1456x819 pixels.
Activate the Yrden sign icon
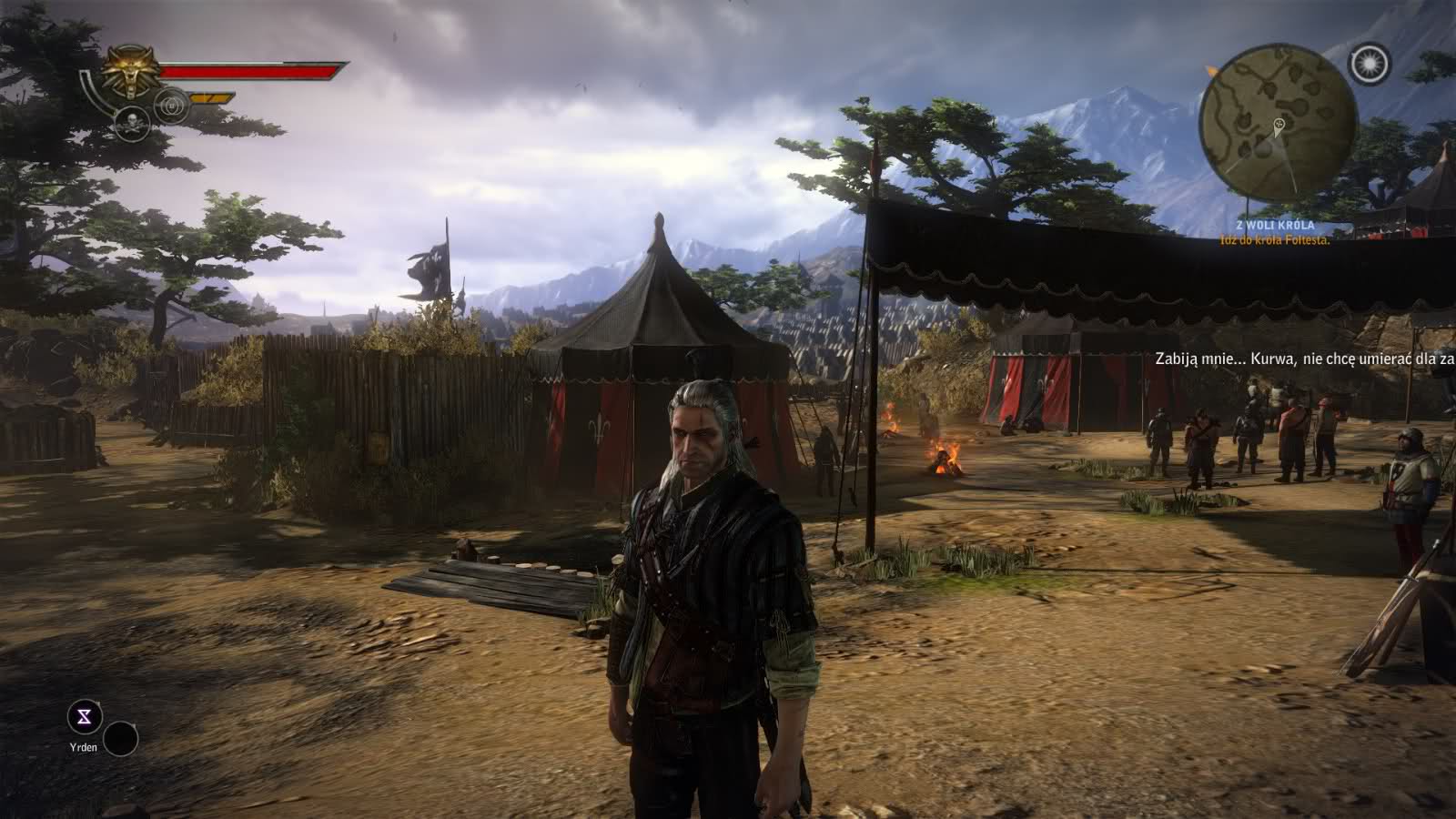[86, 718]
